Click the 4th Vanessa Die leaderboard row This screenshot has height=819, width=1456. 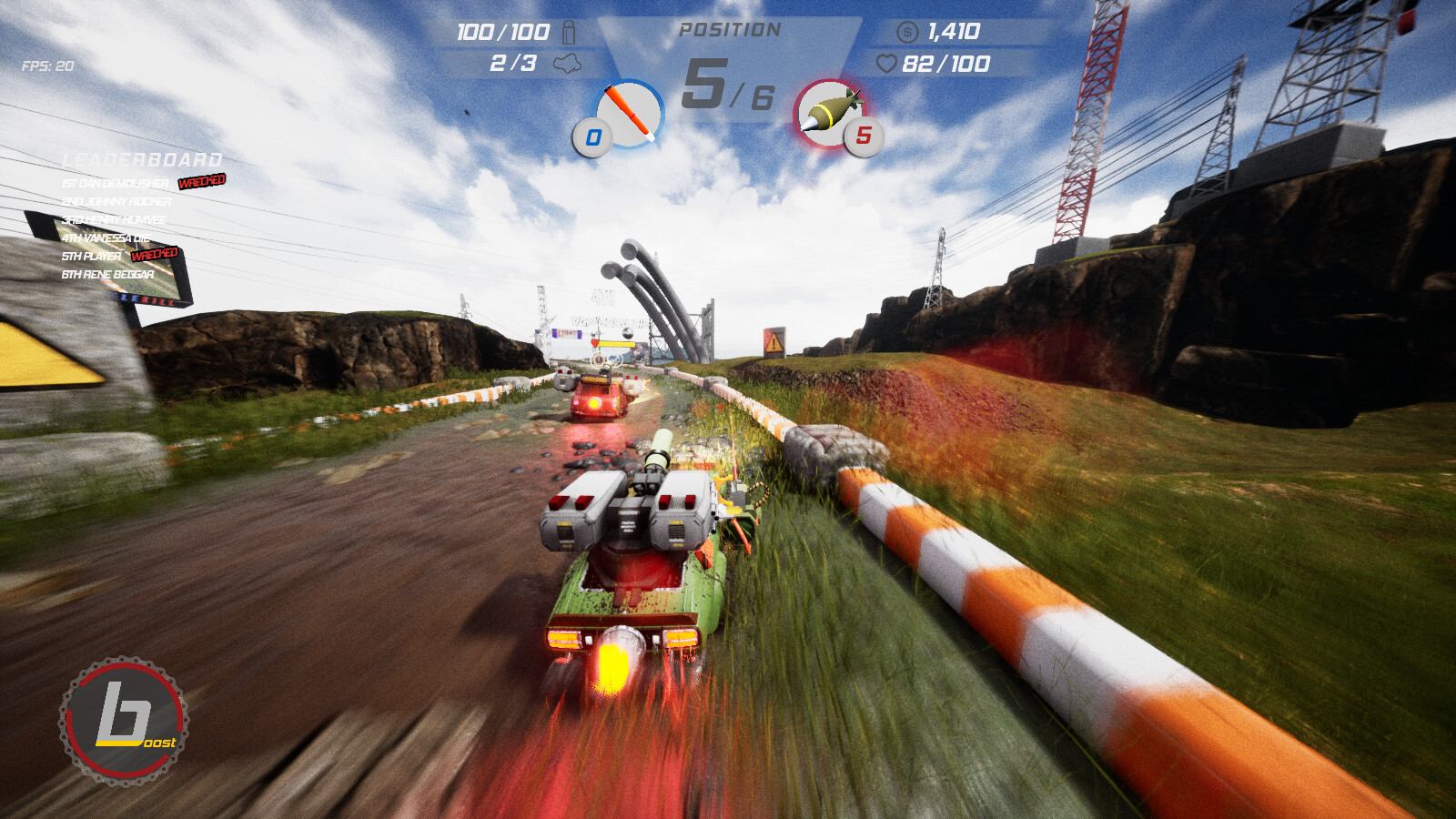pyautogui.click(x=106, y=237)
